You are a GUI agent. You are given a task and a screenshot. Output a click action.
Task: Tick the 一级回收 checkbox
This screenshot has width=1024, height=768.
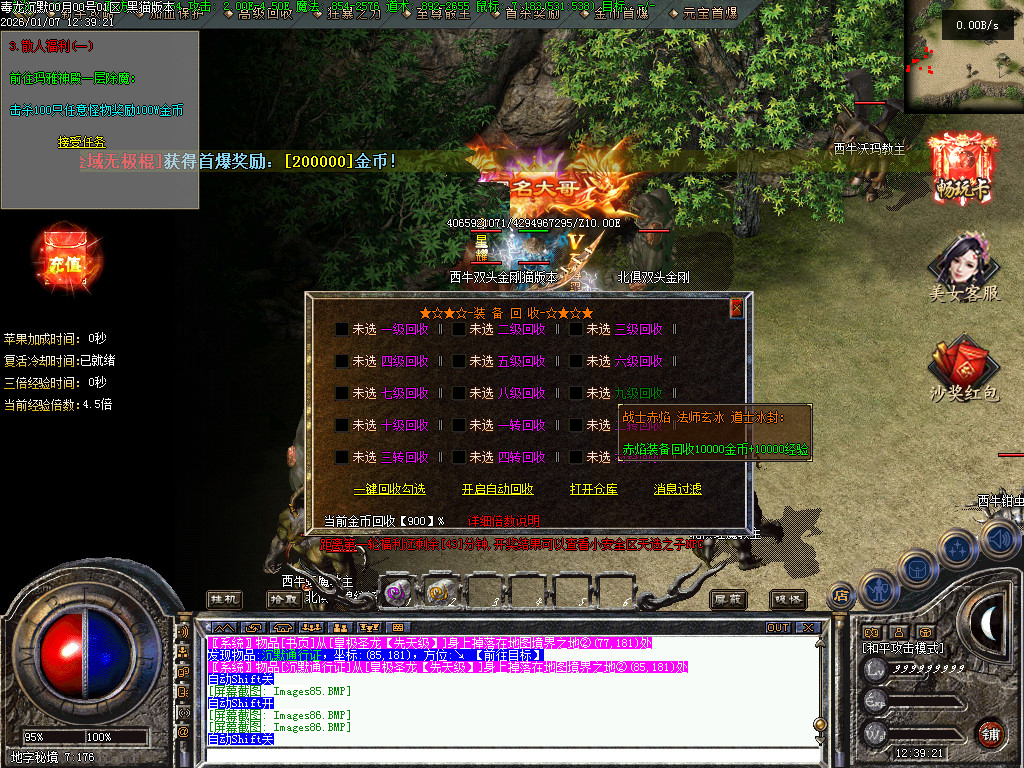(342, 329)
